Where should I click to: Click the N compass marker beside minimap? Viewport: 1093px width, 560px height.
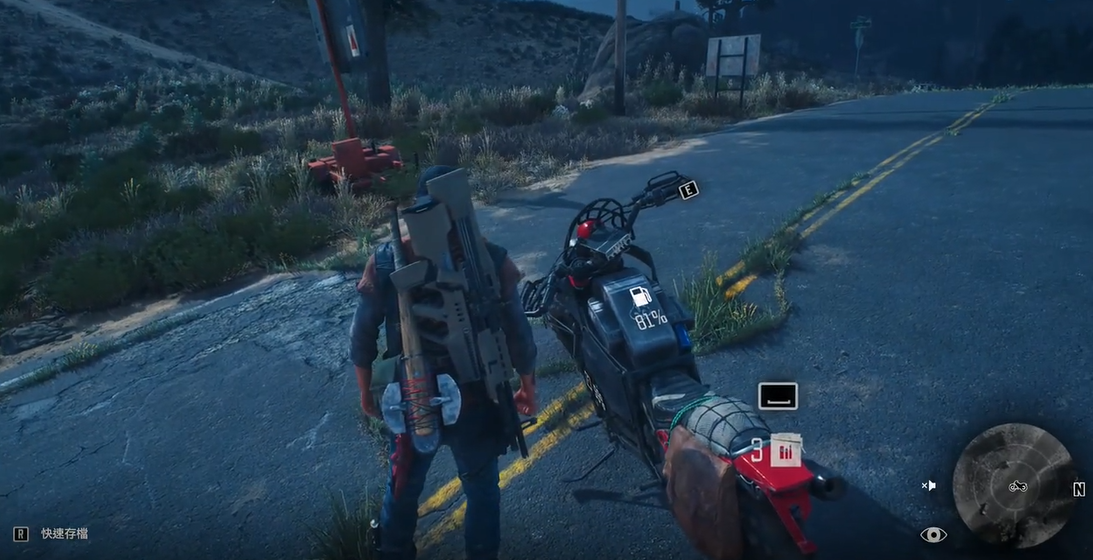[x=1079, y=489]
